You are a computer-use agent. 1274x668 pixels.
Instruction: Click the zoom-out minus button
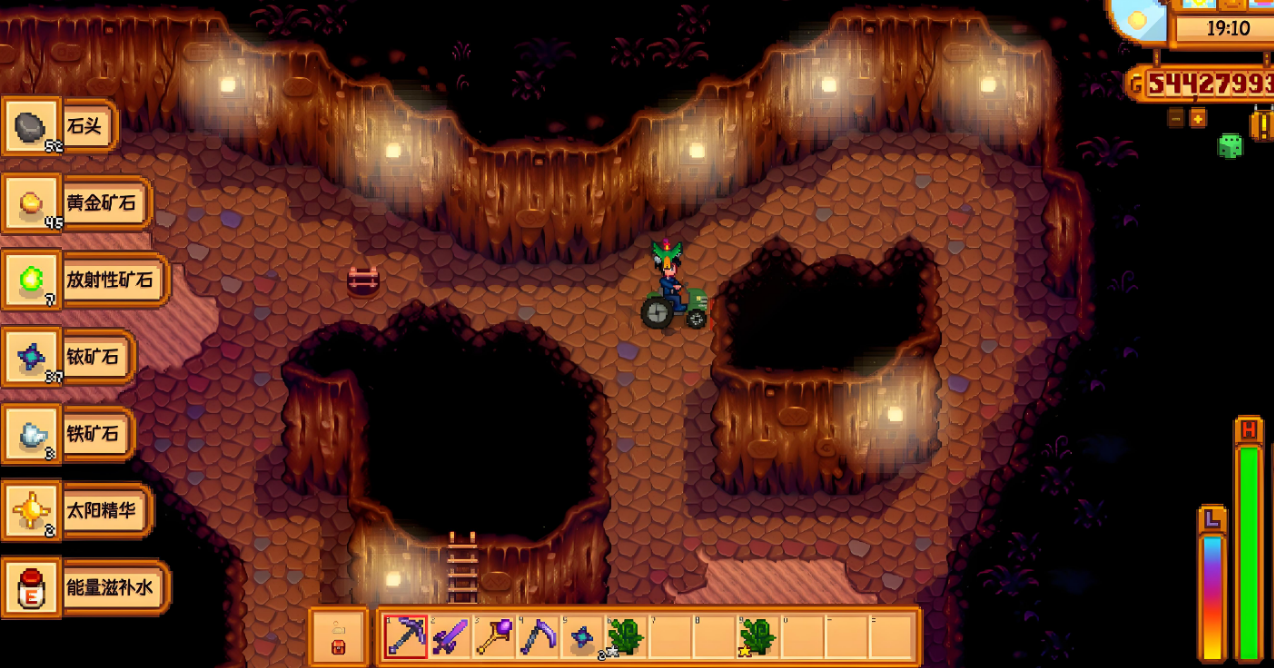[1176, 118]
